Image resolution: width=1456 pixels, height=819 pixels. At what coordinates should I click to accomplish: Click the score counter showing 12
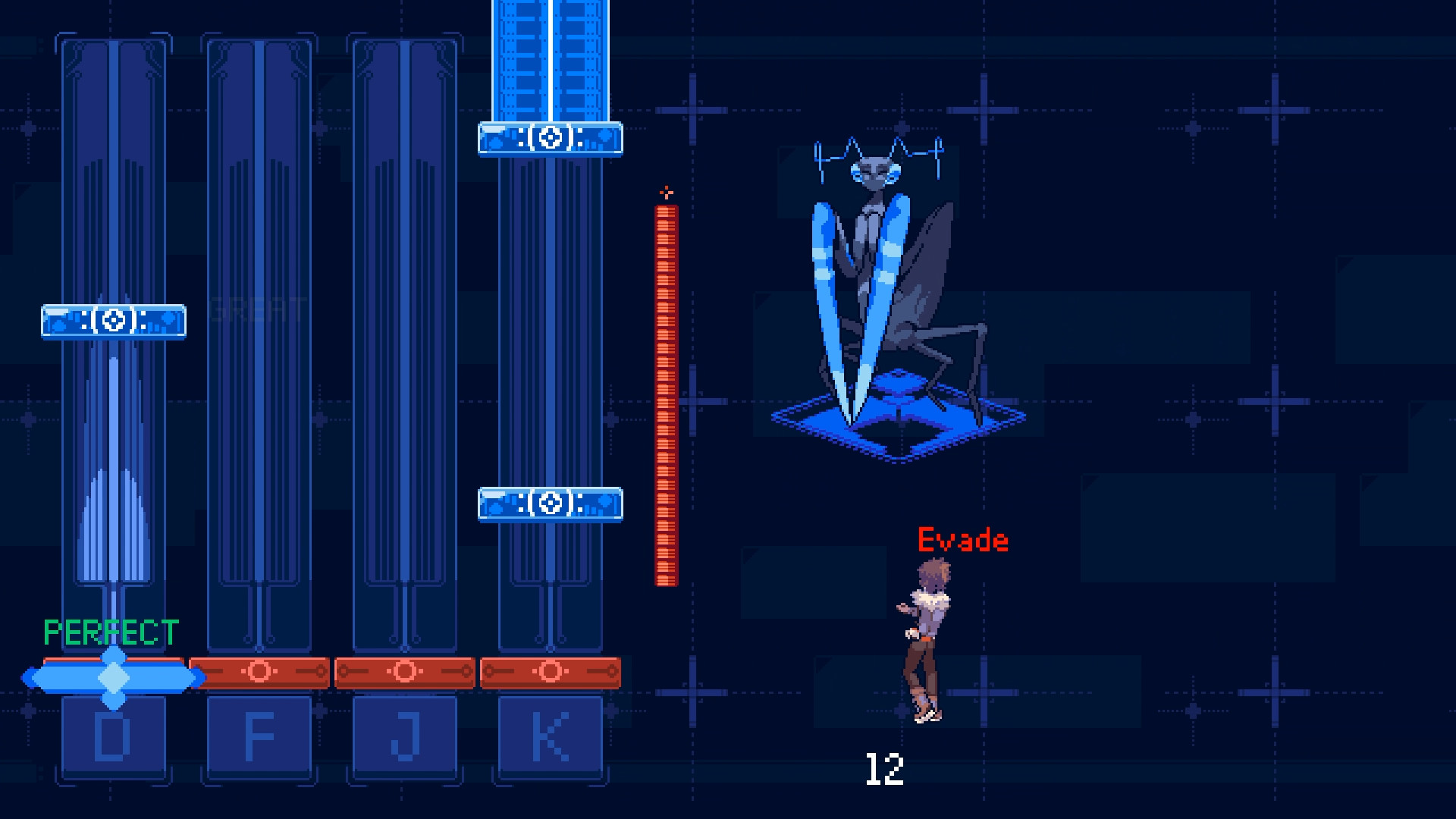pyautogui.click(x=884, y=770)
